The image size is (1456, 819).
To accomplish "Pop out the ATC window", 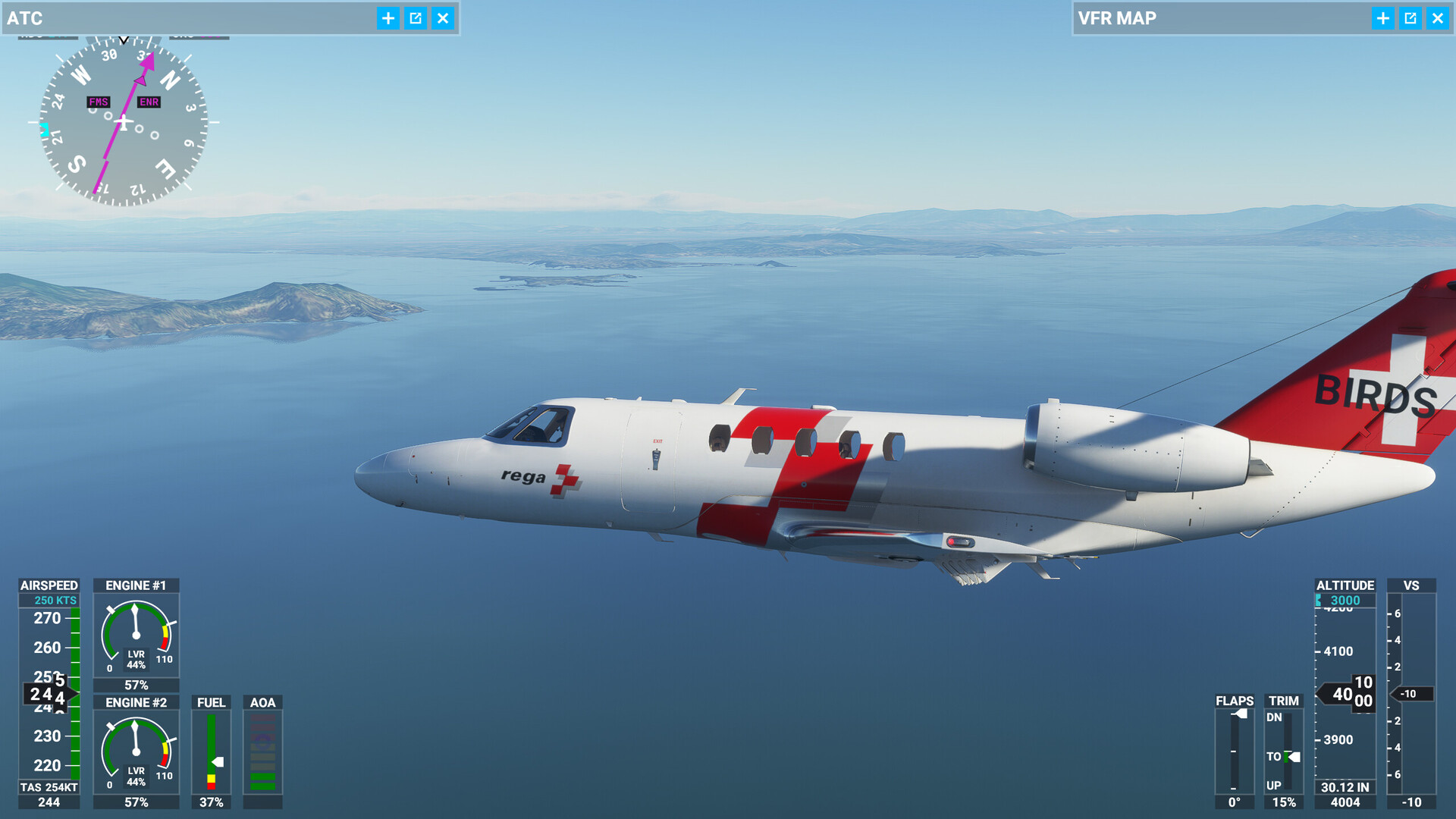I will [x=416, y=18].
